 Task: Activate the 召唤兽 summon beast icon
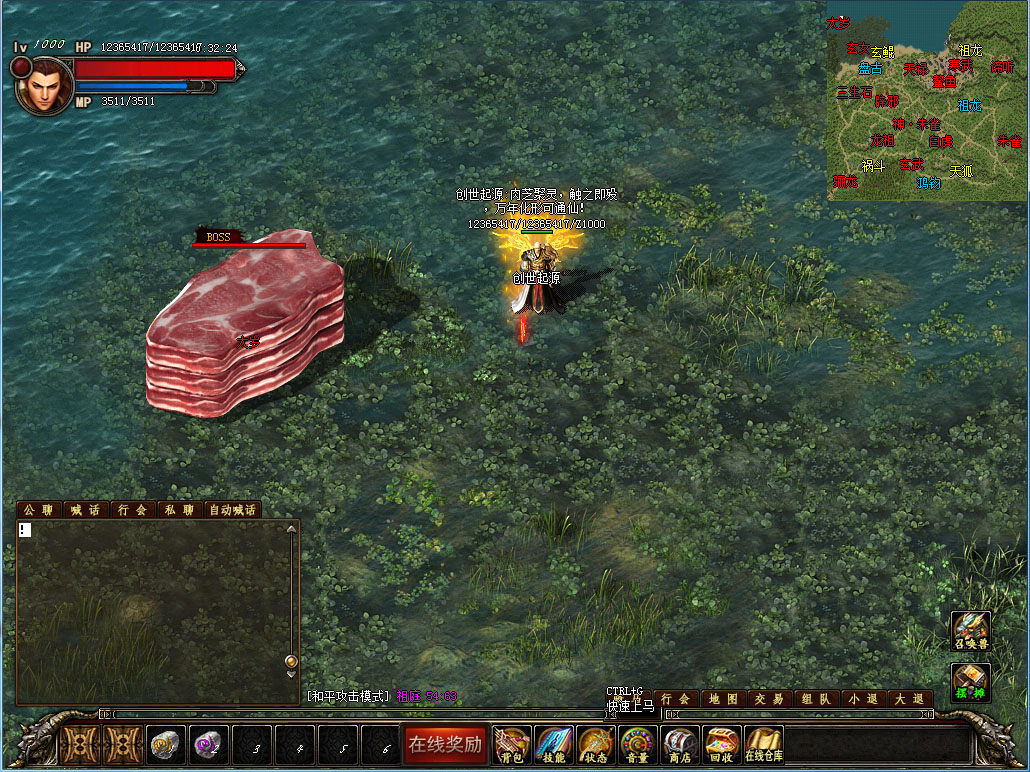(970, 632)
